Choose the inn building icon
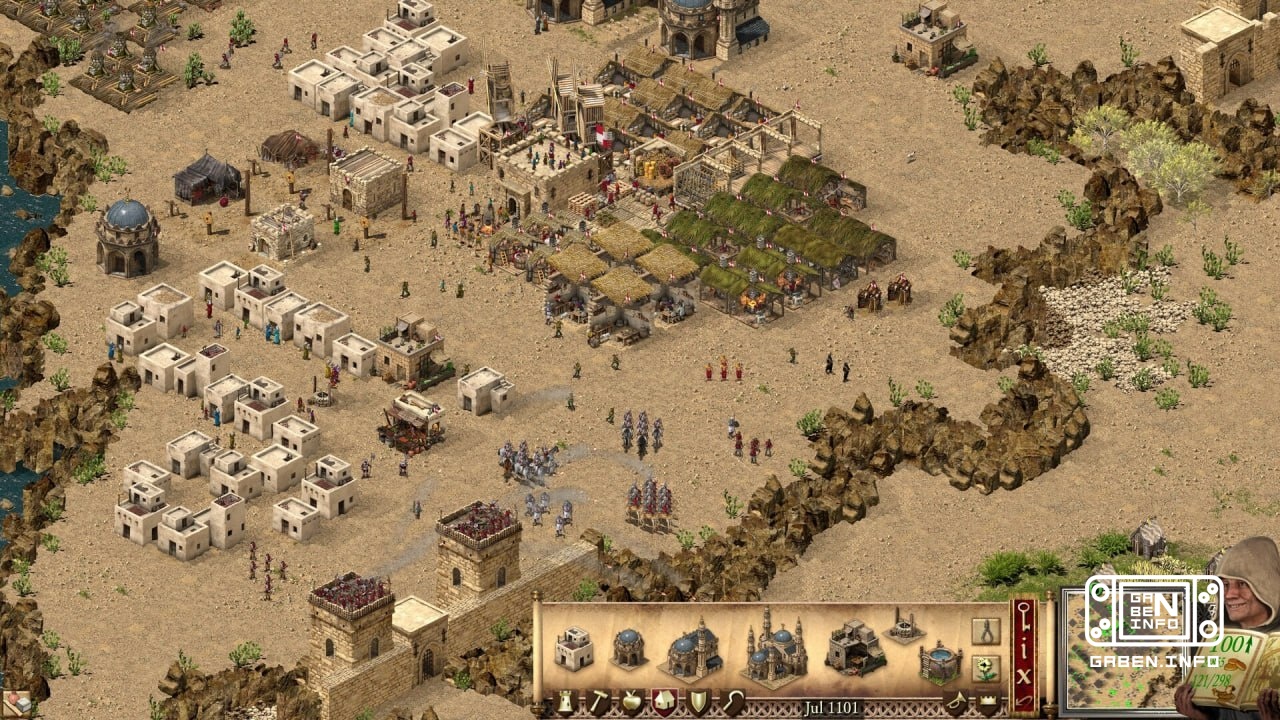This screenshot has height=720, width=1280. point(855,648)
